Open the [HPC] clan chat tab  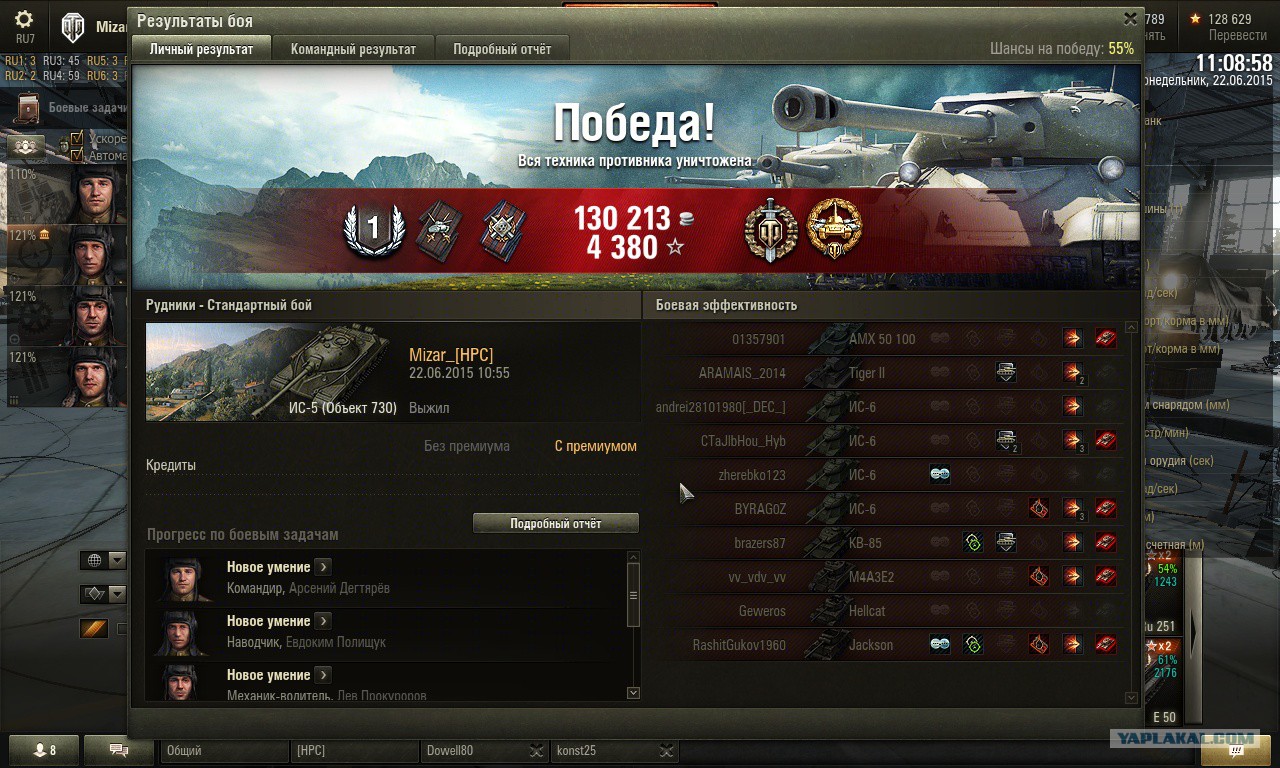[x=353, y=751]
